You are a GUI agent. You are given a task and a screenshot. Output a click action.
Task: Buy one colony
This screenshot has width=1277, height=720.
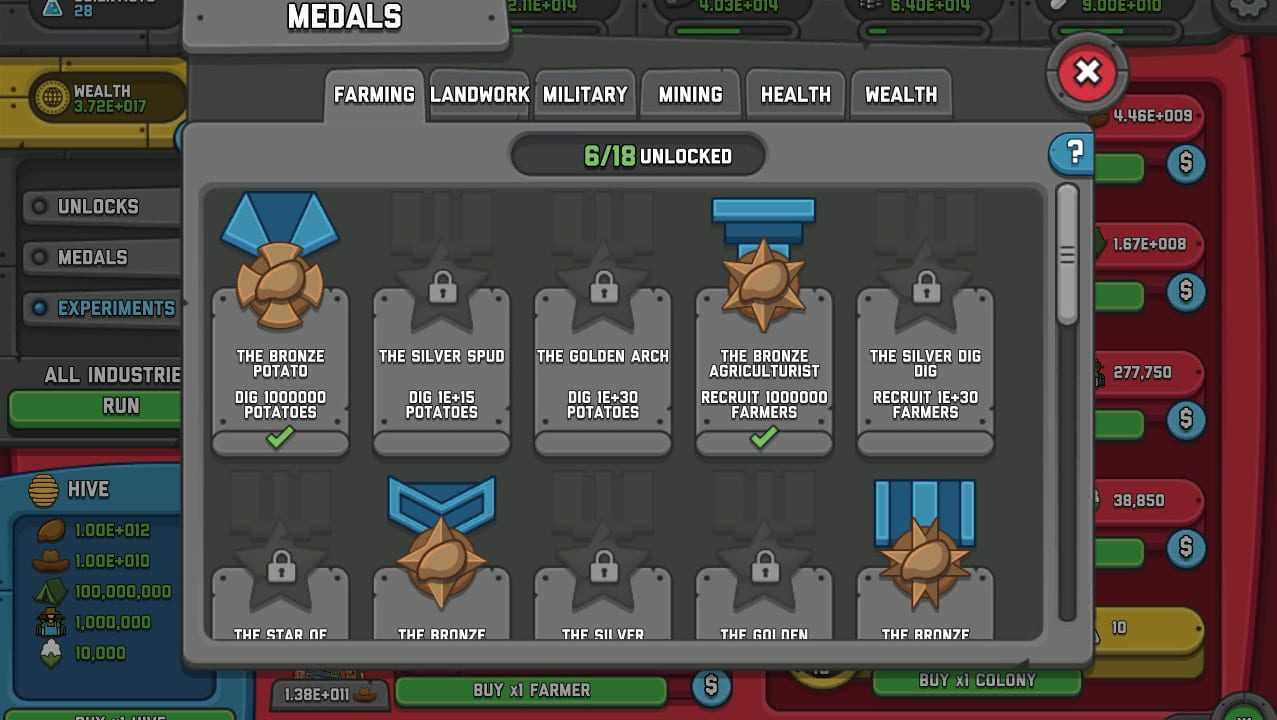976,681
